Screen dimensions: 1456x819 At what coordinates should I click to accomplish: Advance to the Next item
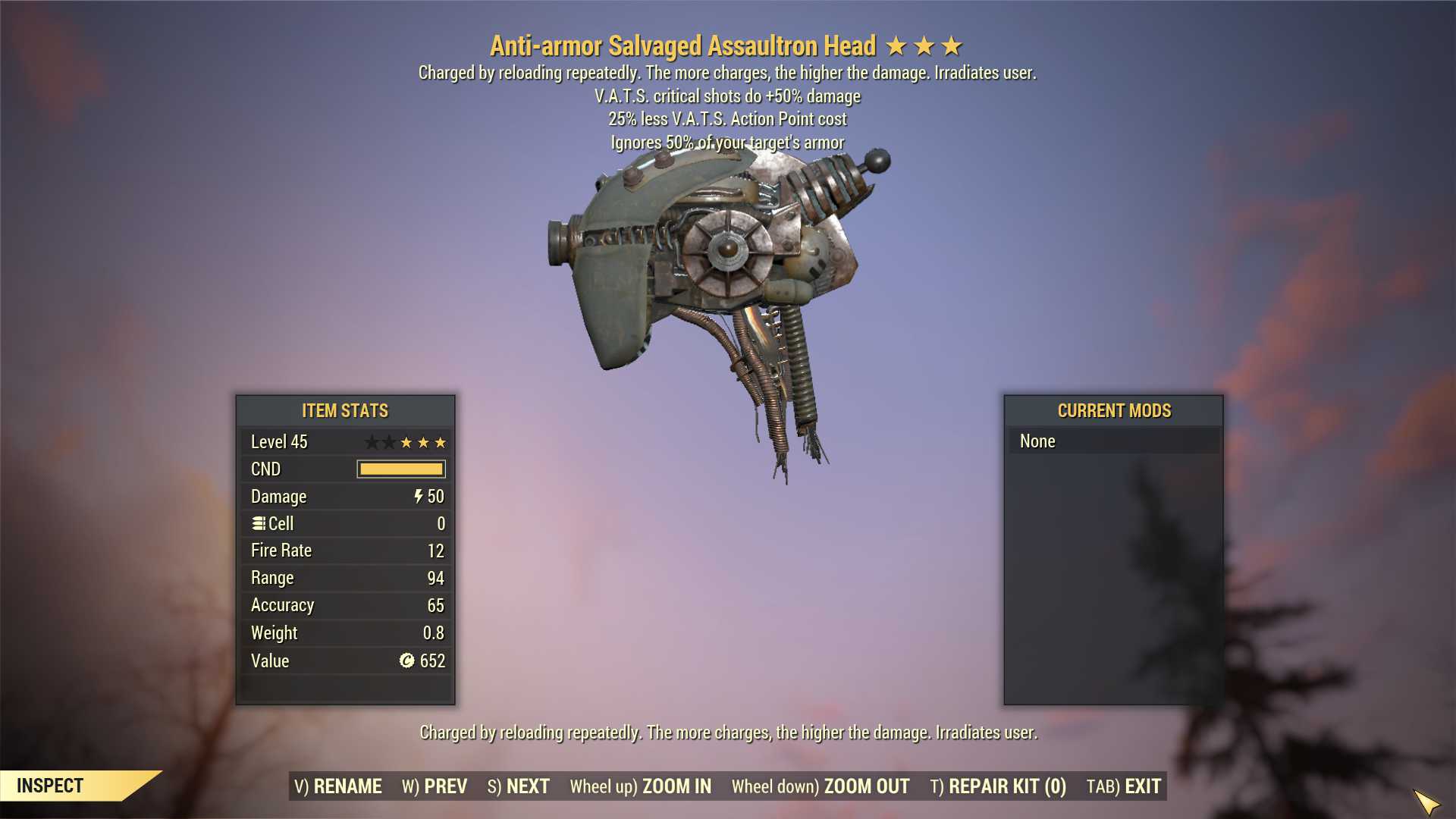(519, 786)
